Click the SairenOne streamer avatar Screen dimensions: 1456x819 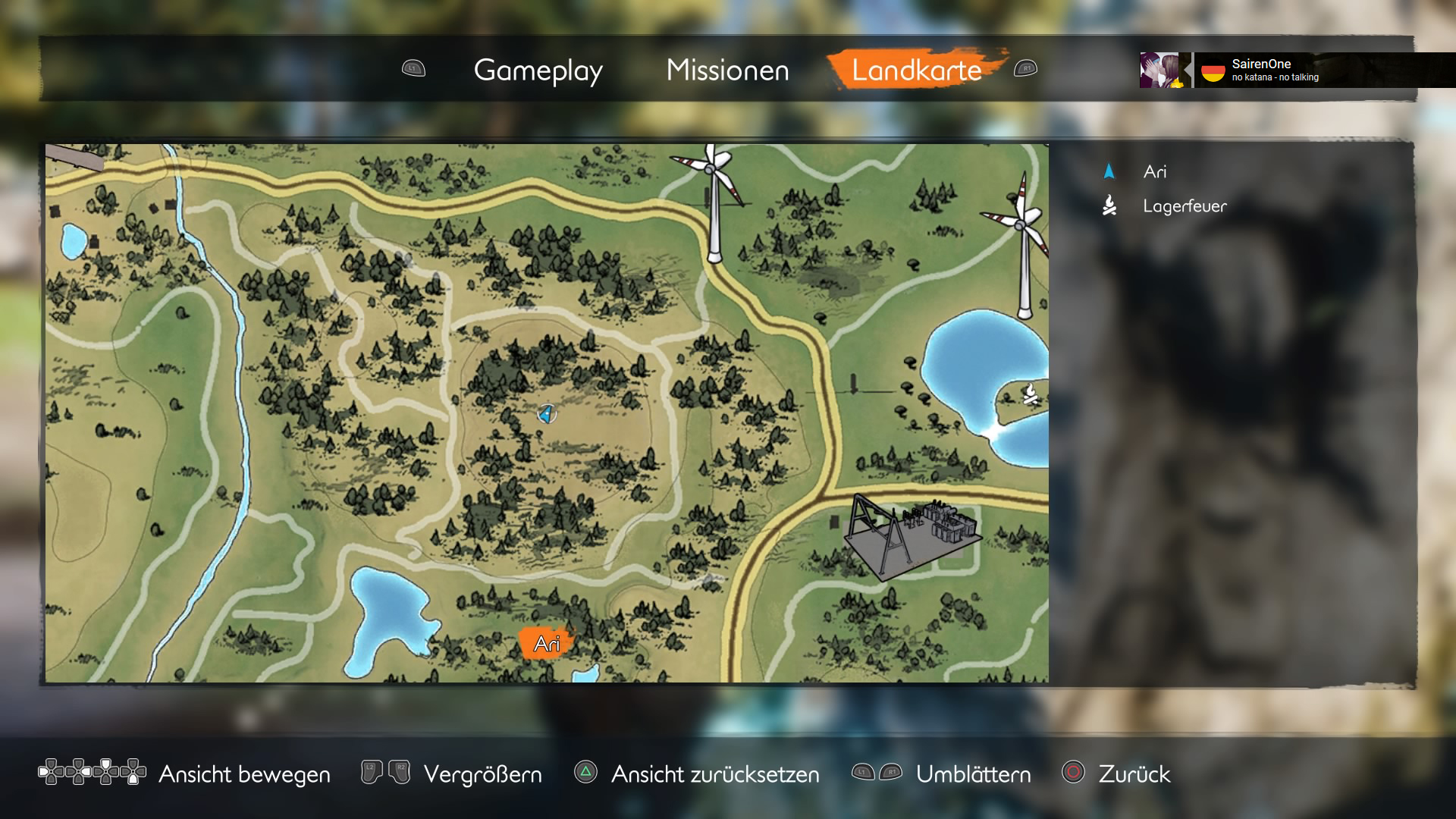pos(1160,71)
